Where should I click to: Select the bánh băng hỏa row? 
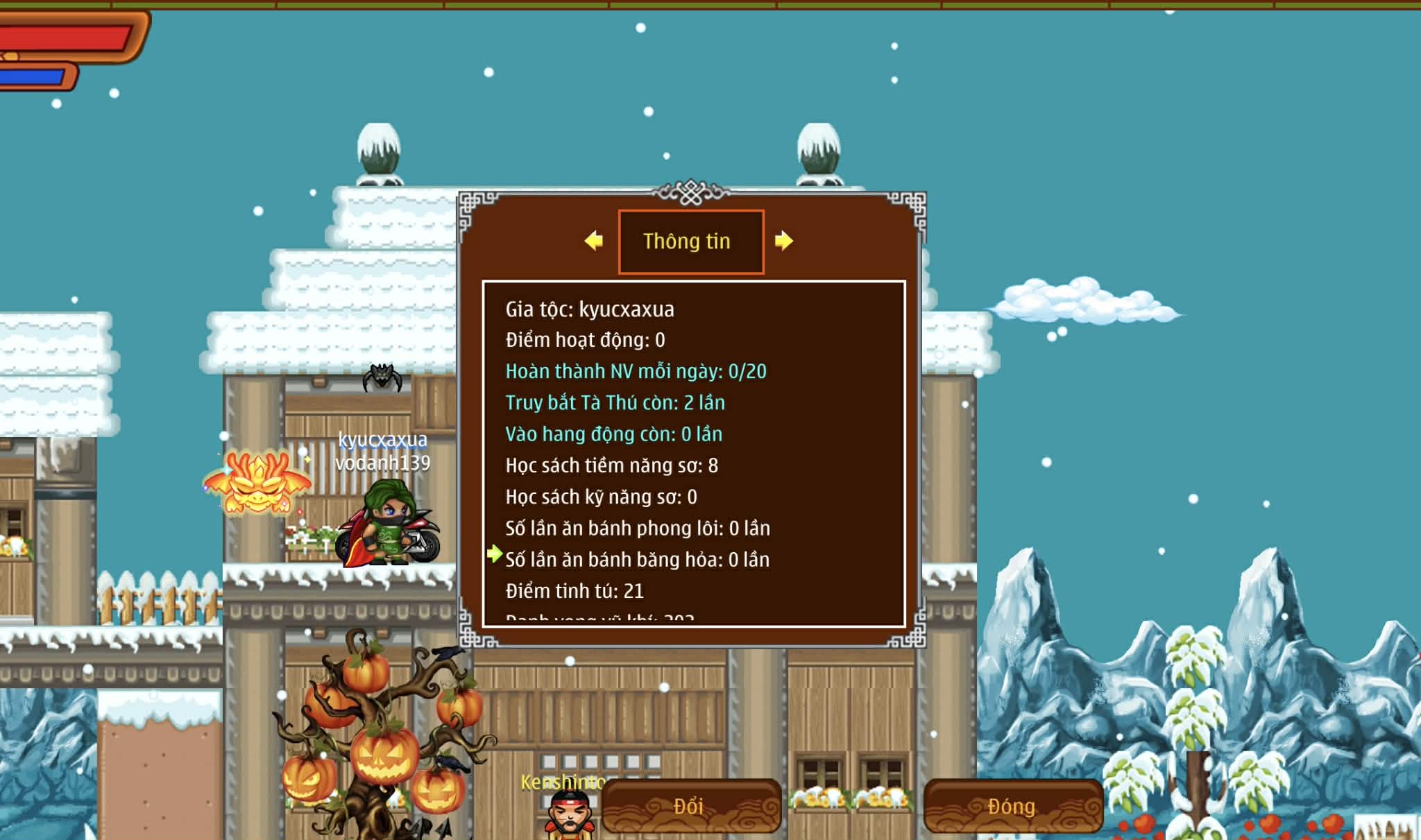pos(637,560)
